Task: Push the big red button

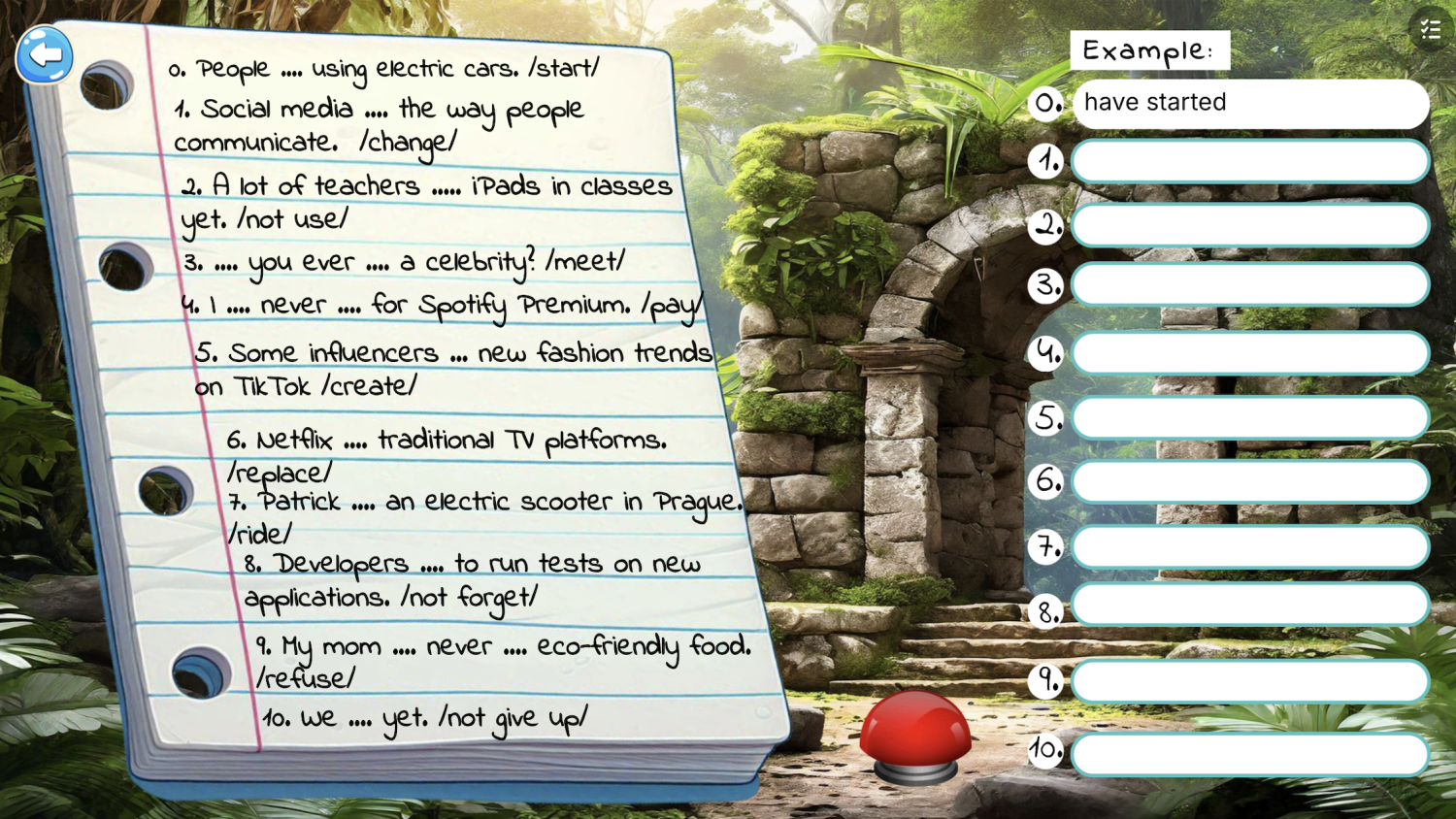Action: tap(914, 734)
